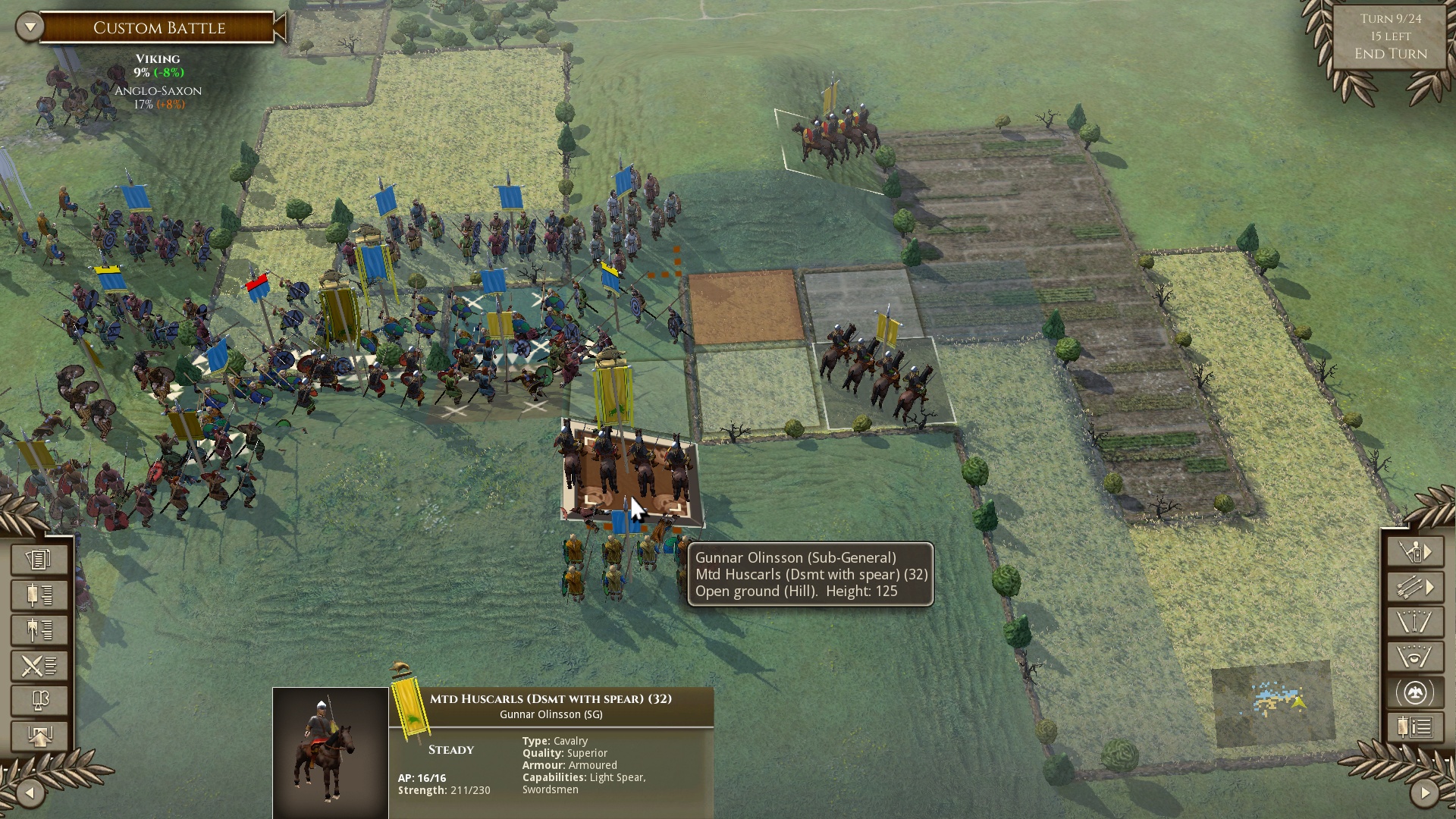Image resolution: width=1456 pixels, height=819 pixels.
Task: Open the Custom Battle dropdown arrow
Action: tap(30, 27)
